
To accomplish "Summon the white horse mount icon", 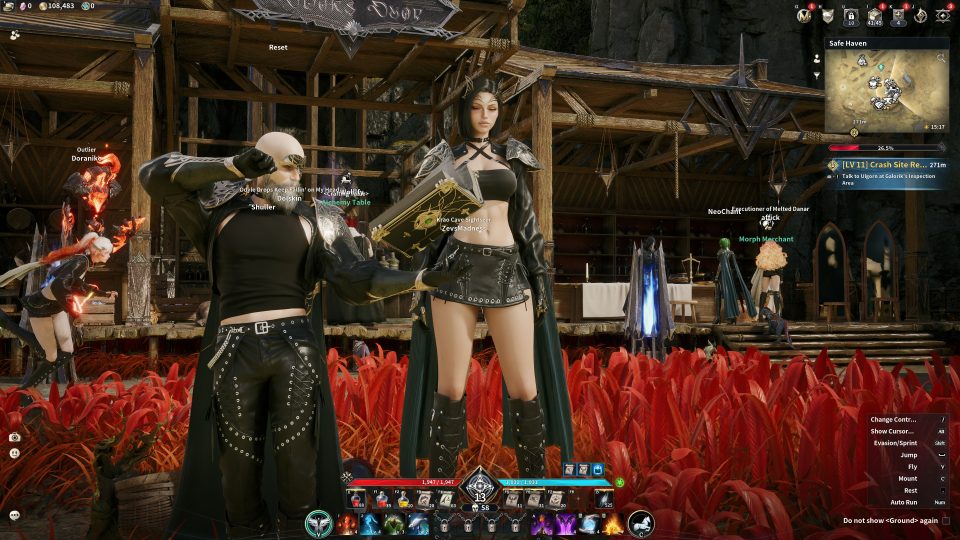I will coord(641,523).
